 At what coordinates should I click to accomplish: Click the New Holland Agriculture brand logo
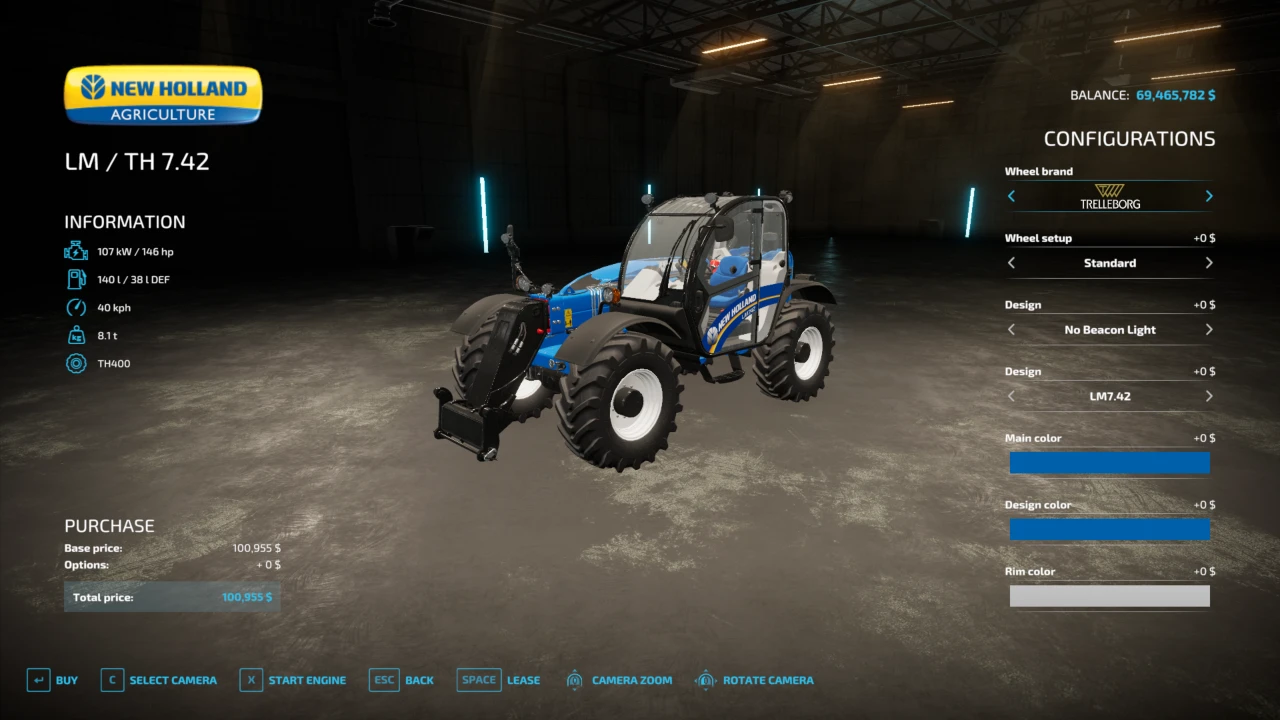click(162, 94)
